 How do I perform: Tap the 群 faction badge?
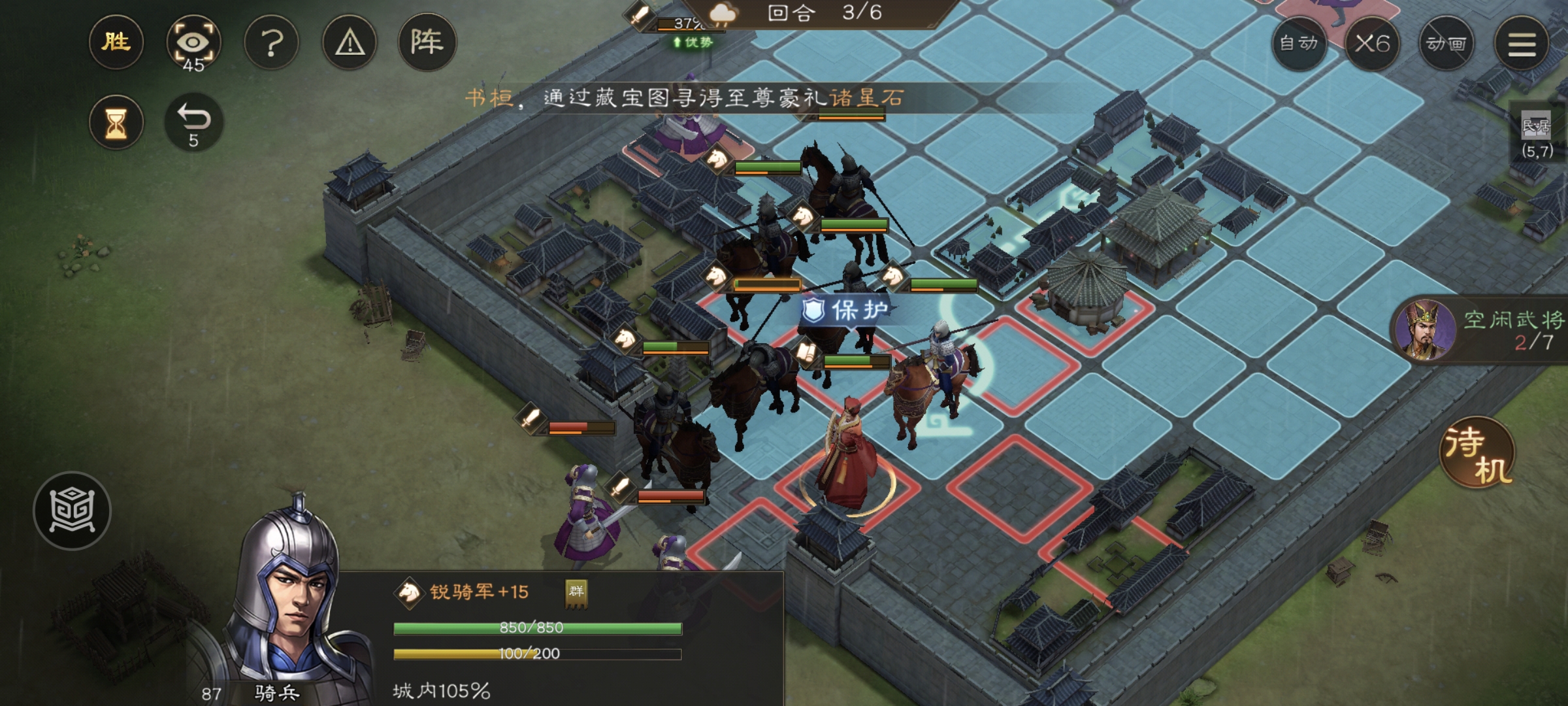tap(576, 592)
